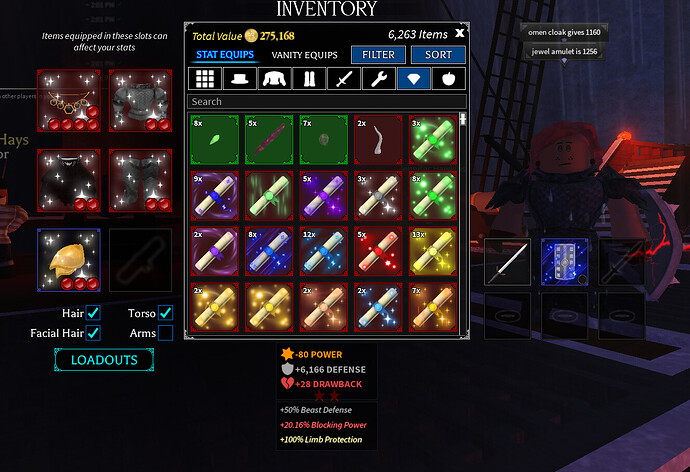Show all items with the grid category
690x472 pixels.
205,79
